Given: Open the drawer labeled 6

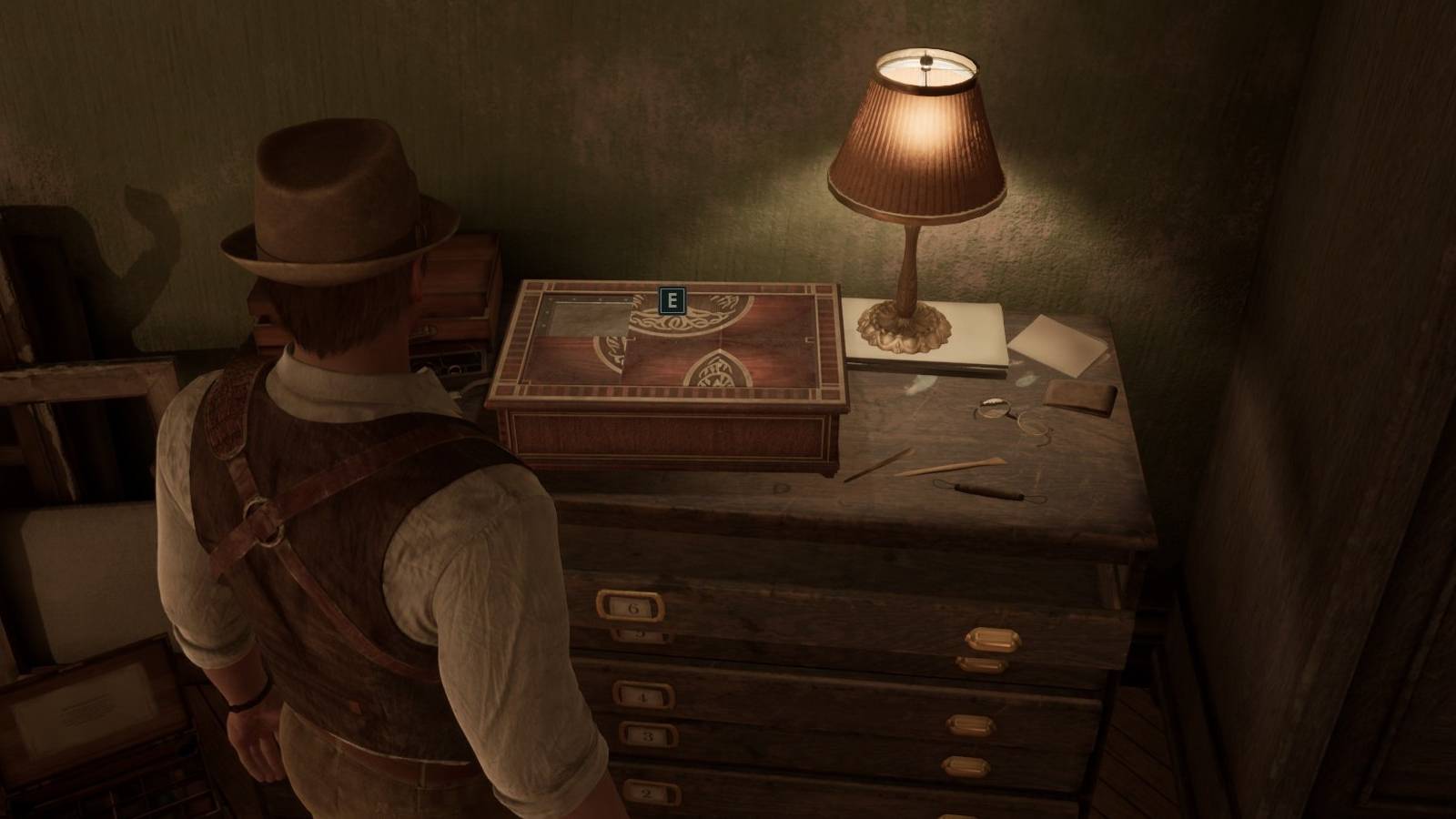Looking at the screenshot, I should 632,608.
